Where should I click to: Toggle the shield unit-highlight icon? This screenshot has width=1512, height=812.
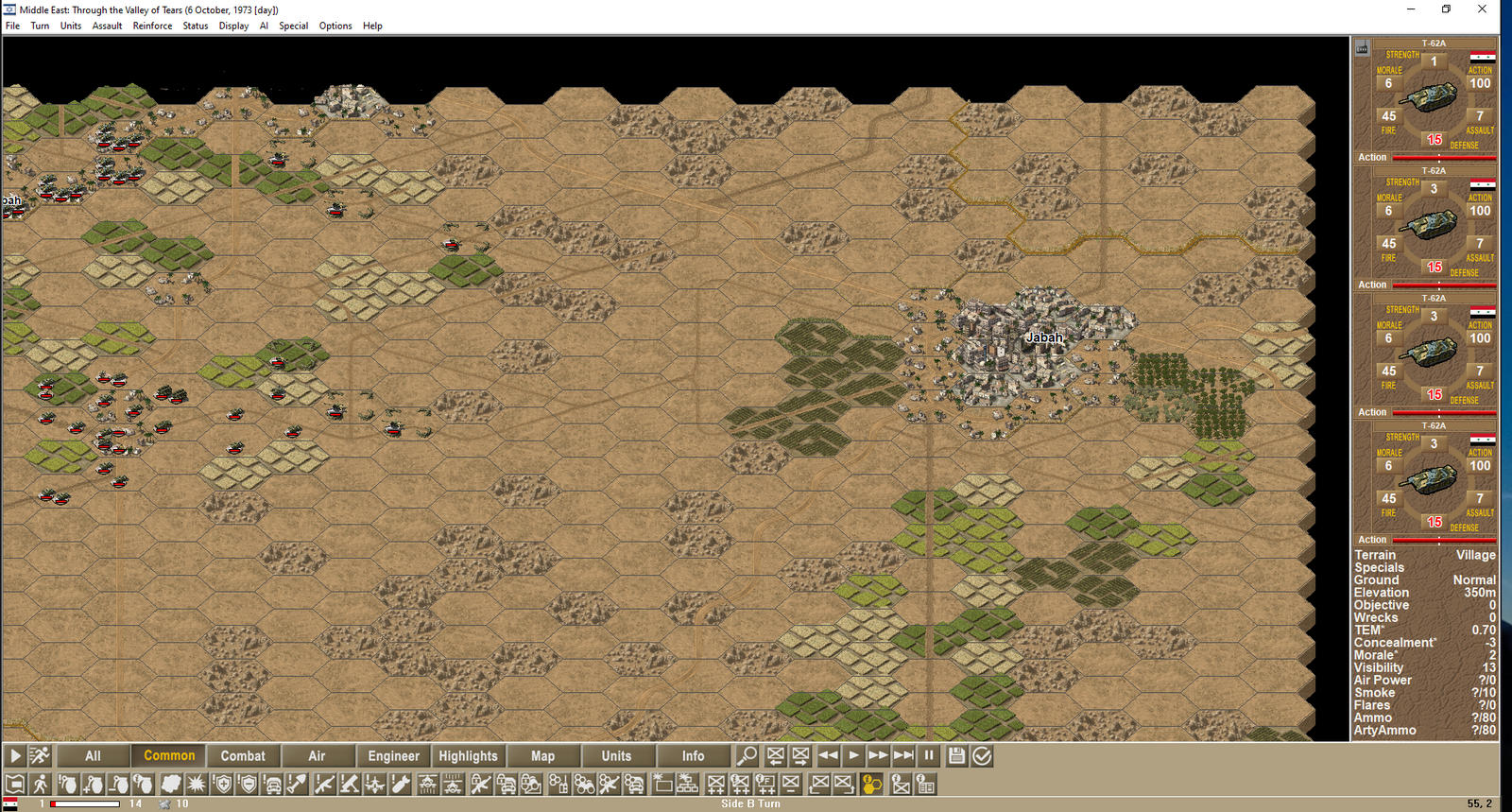(x=219, y=784)
